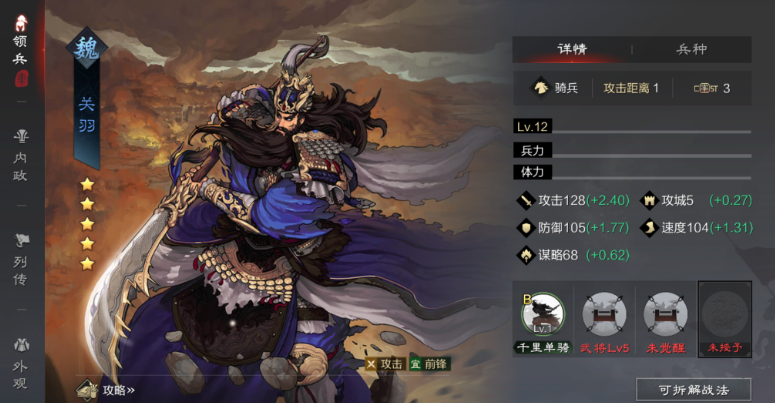Image resolution: width=775 pixels, height=403 pixels.
Task: Open the 内政 section
Action: 20,150
